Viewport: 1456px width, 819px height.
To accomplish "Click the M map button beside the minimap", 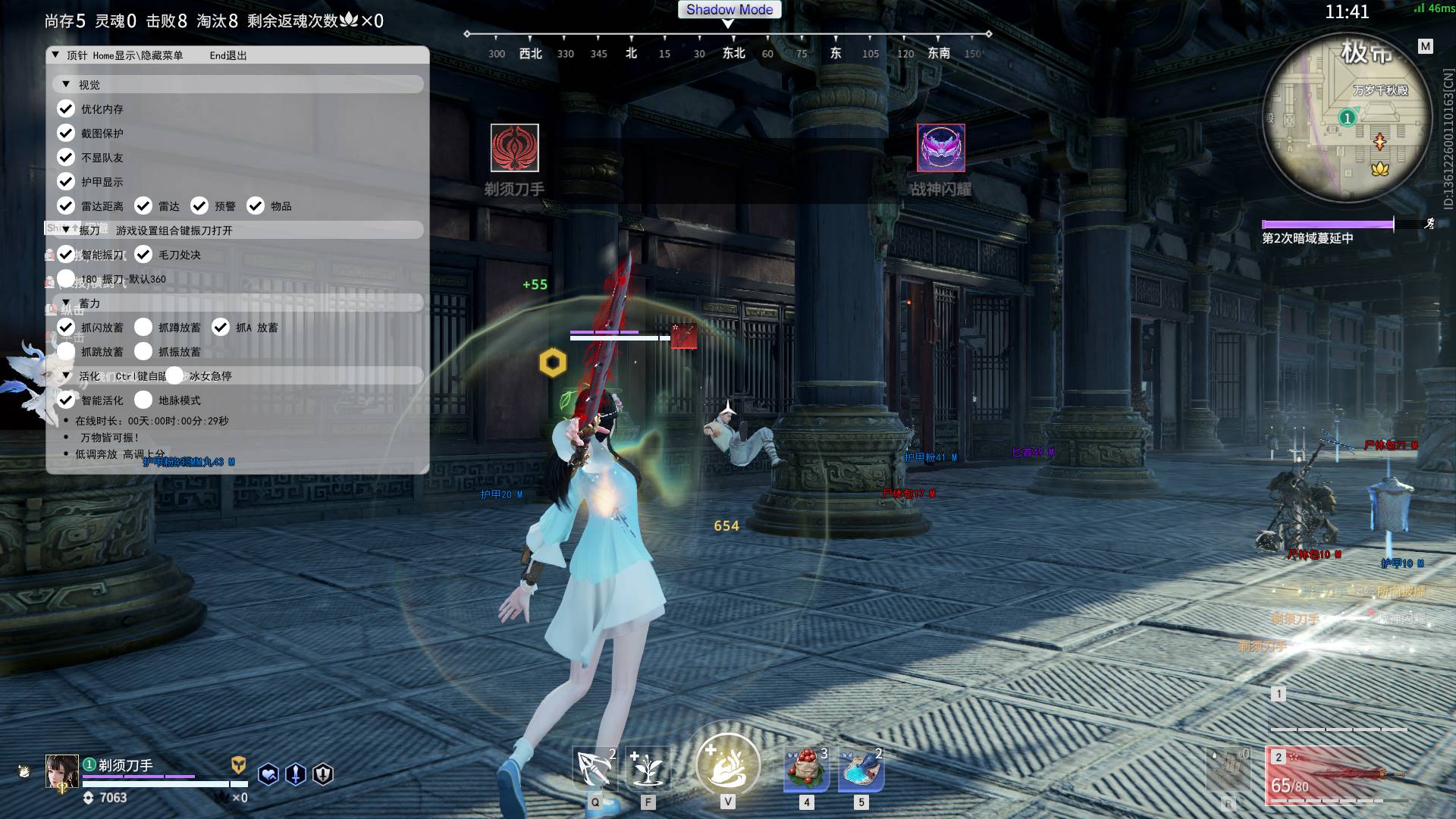I will tap(1426, 47).
